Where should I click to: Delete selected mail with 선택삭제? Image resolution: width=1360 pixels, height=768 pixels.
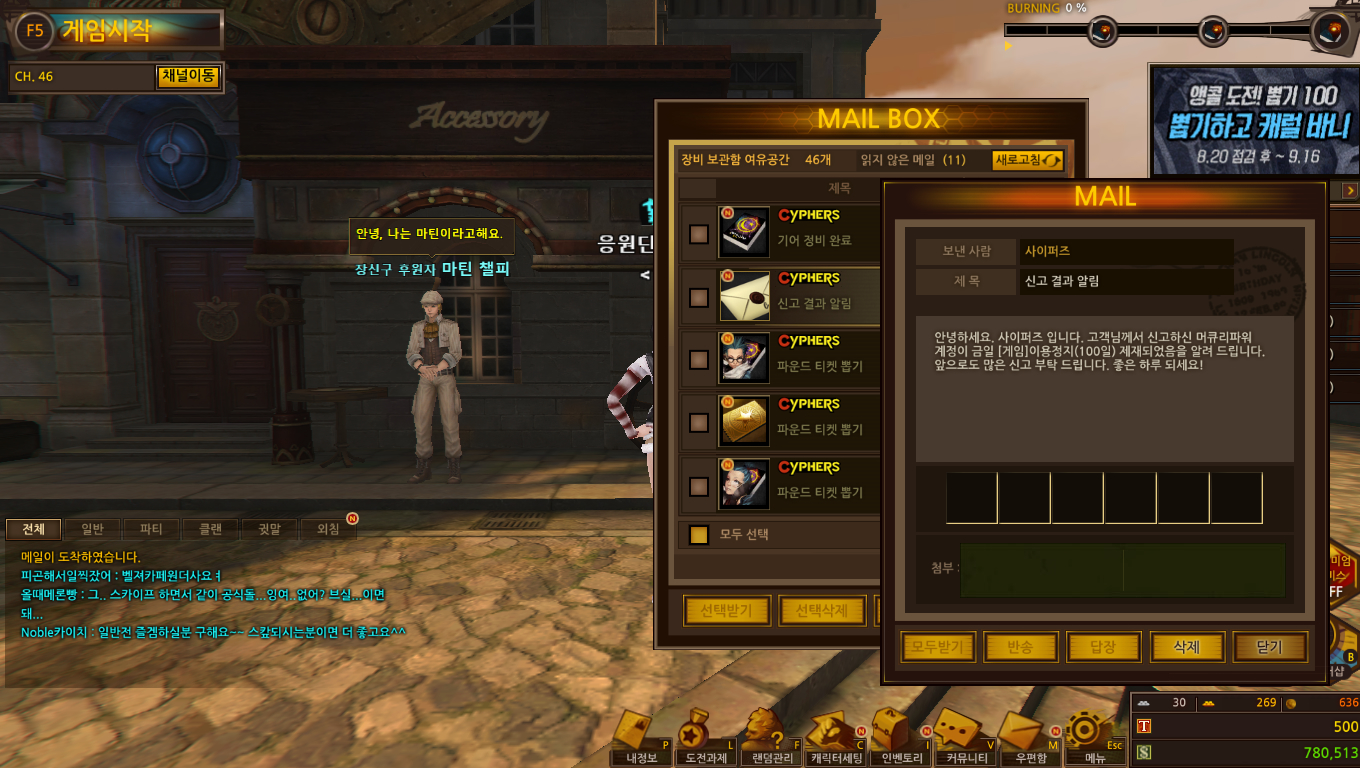pyautogui.click(x=821, y=611)
